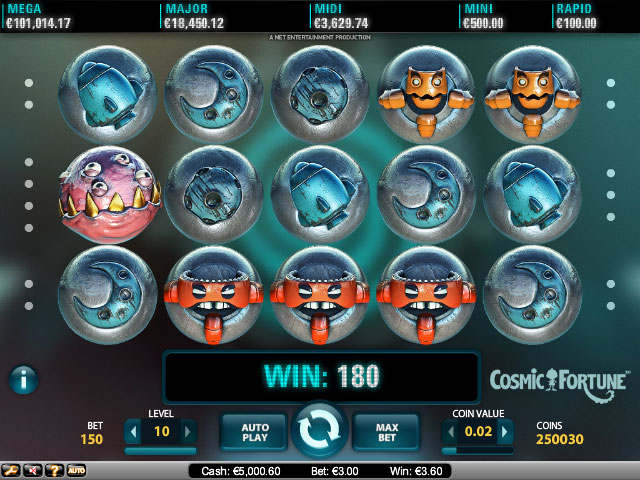Open the paytable info button

click(x=24, y=379)
